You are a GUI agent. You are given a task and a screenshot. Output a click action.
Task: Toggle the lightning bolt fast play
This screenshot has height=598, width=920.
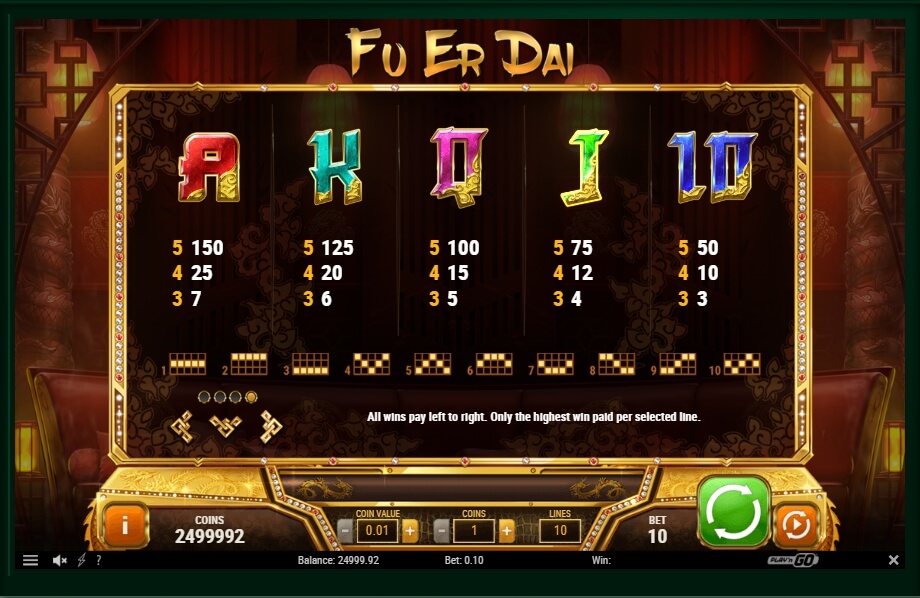coord(81,561)
